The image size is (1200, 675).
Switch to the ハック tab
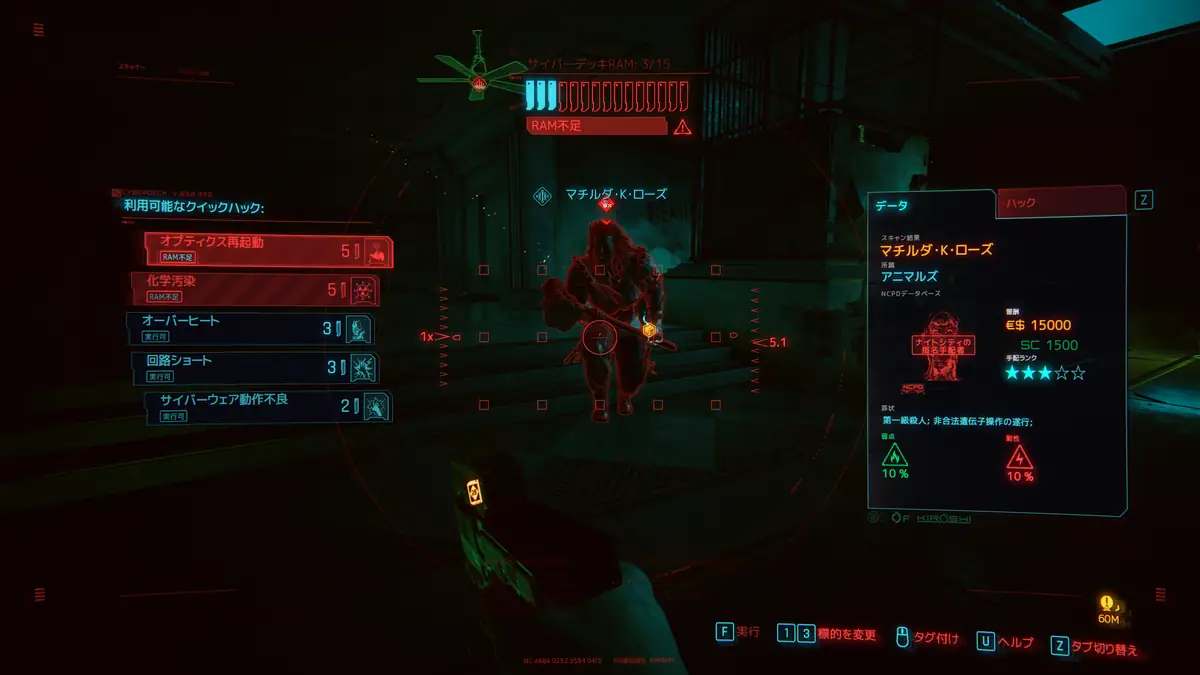(1060, 204)
